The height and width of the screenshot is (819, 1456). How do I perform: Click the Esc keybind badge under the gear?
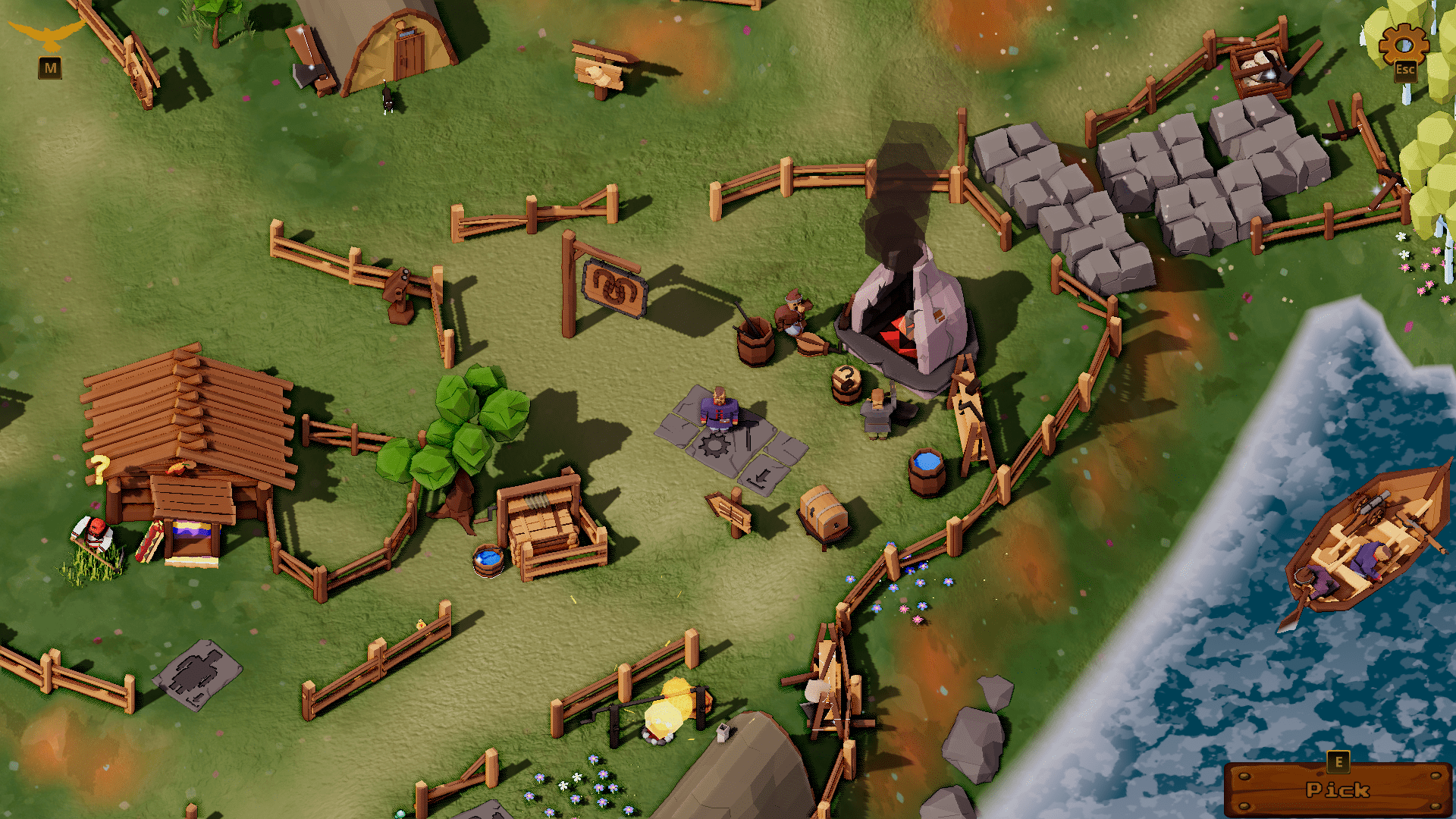coord(1405,70)
